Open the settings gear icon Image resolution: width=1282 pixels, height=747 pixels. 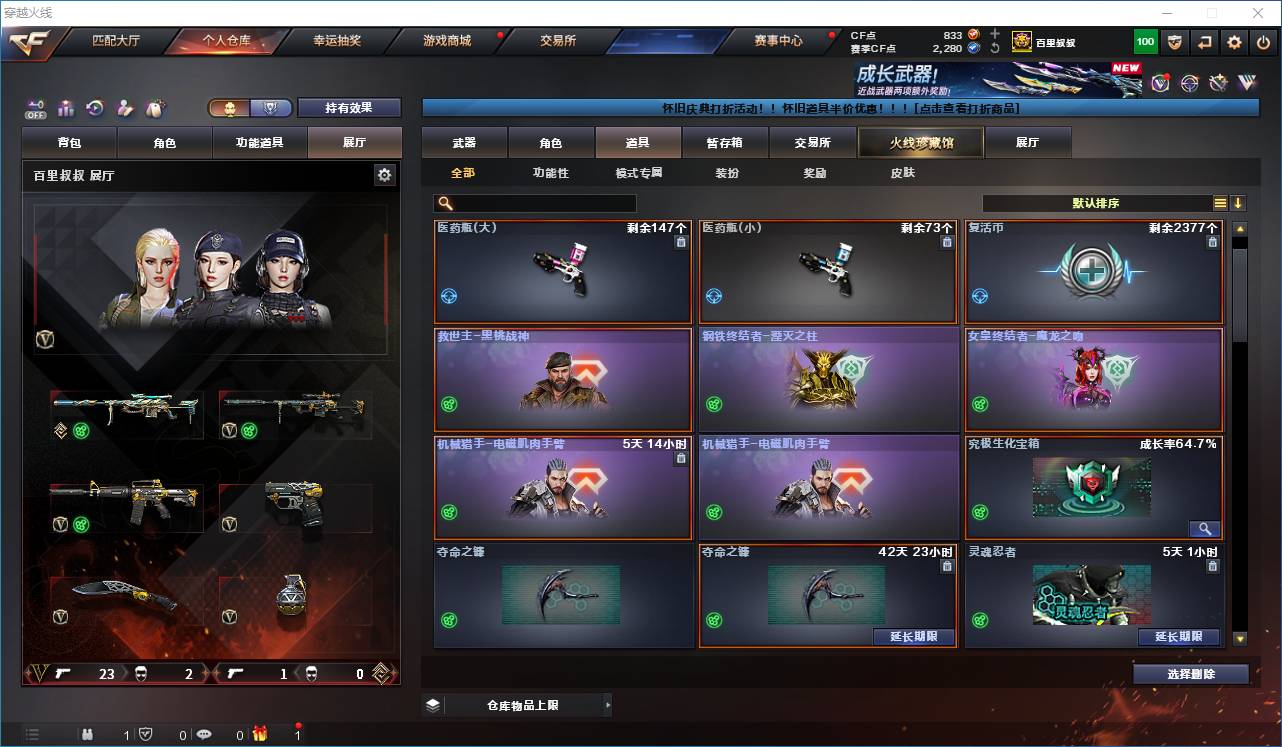click(1234, 42)
